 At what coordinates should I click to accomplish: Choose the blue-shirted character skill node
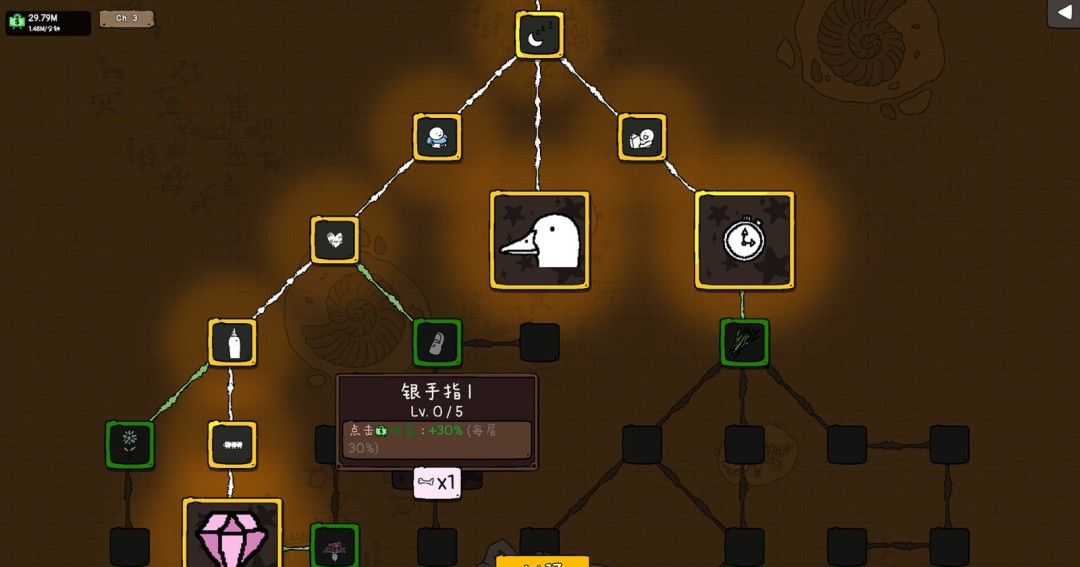437,137
